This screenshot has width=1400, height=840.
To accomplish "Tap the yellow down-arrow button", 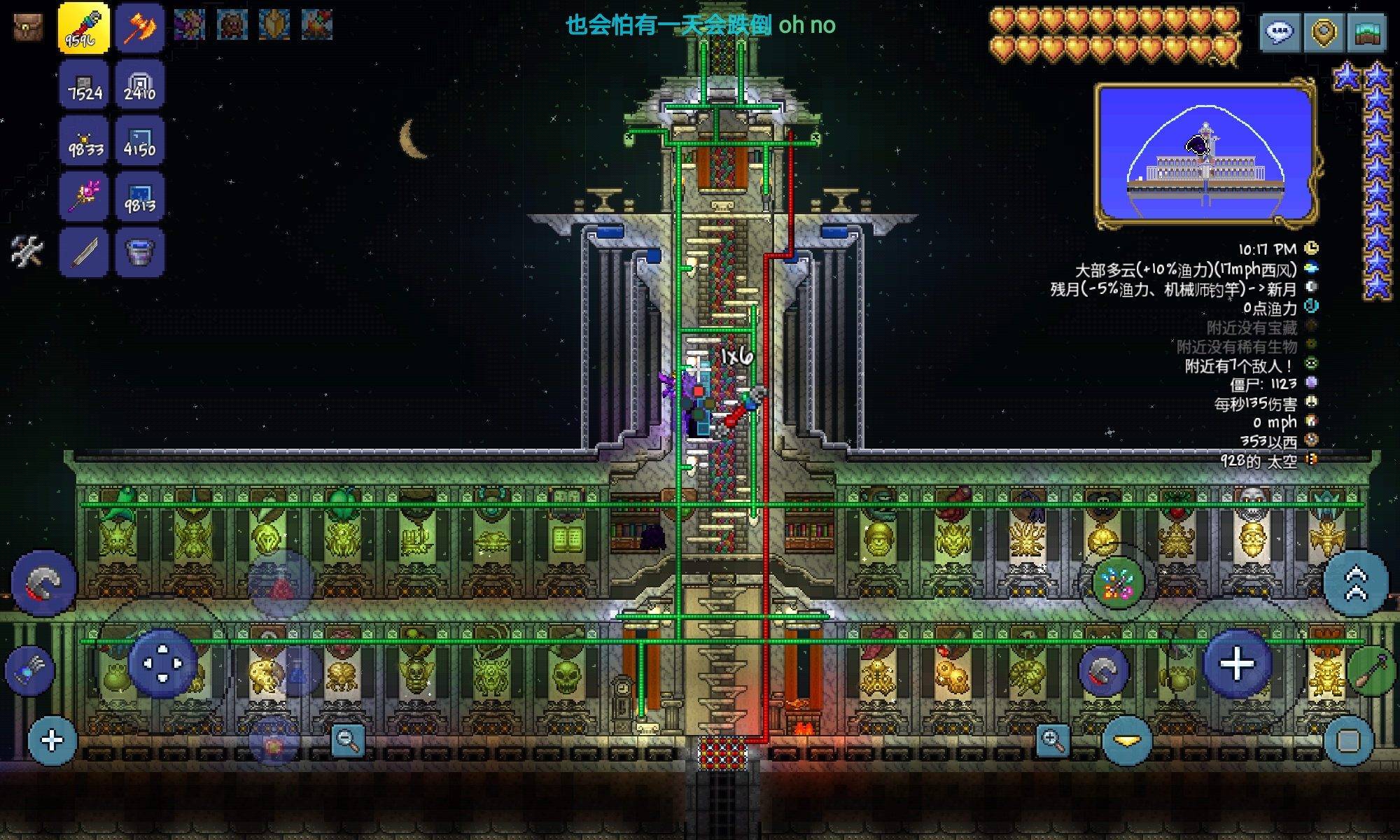I will point(1127,741).
